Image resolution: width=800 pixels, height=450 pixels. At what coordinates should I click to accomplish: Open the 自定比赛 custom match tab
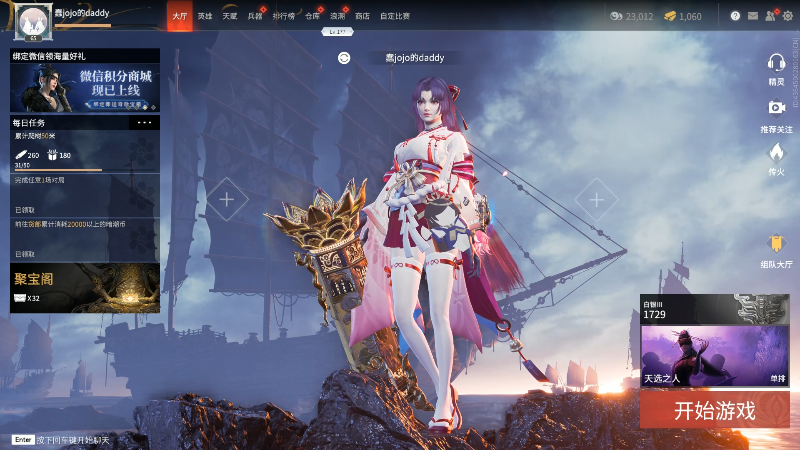pyautogui.click(x=395, y=16)
